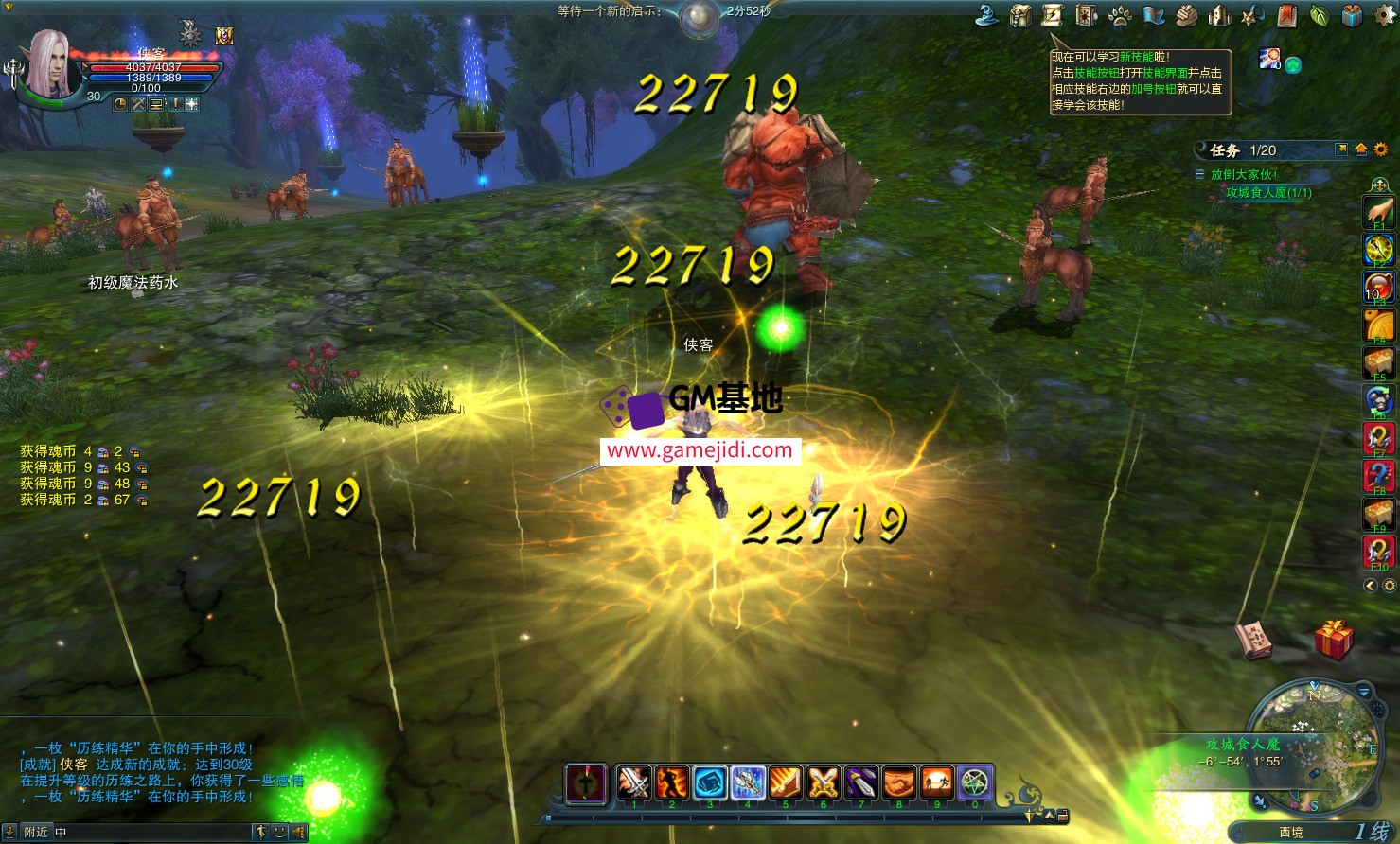1400x844 pixels.
Task: Use the handshake skill in slot 8
Action: click(898, 783)
